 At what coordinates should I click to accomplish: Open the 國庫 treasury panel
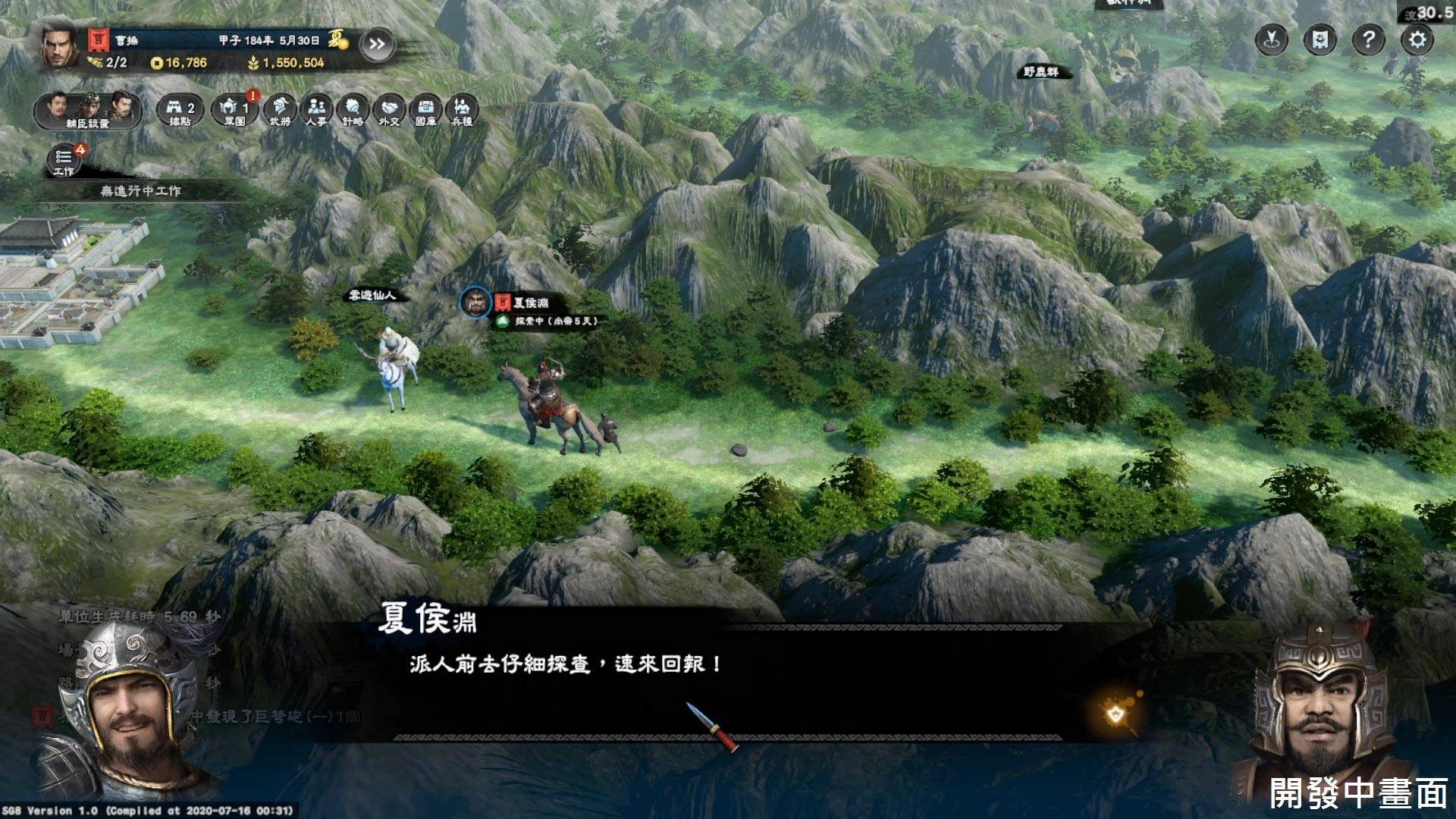click(x=425, y=111)
